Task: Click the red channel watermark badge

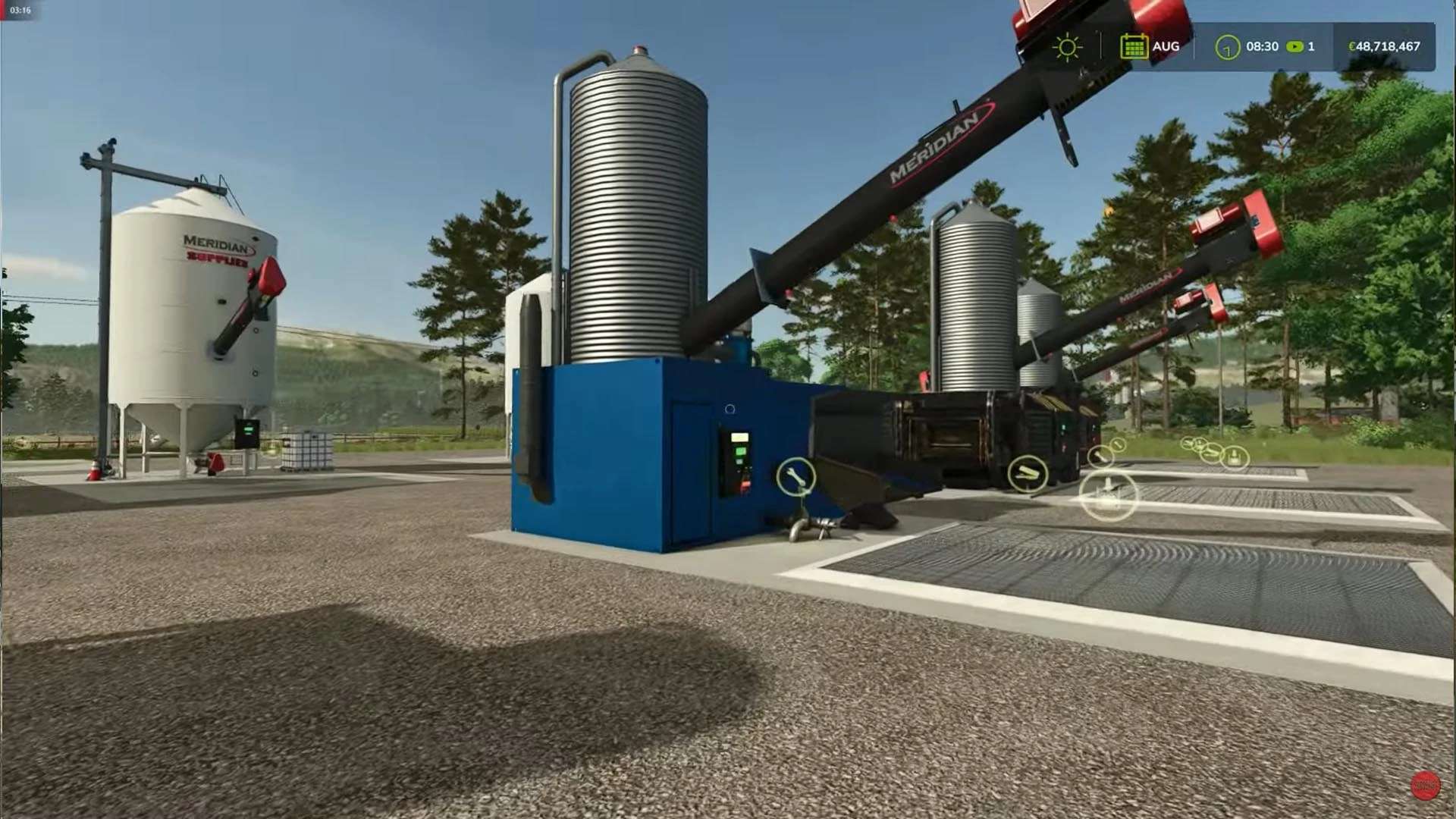Action: coord(1426,786)
